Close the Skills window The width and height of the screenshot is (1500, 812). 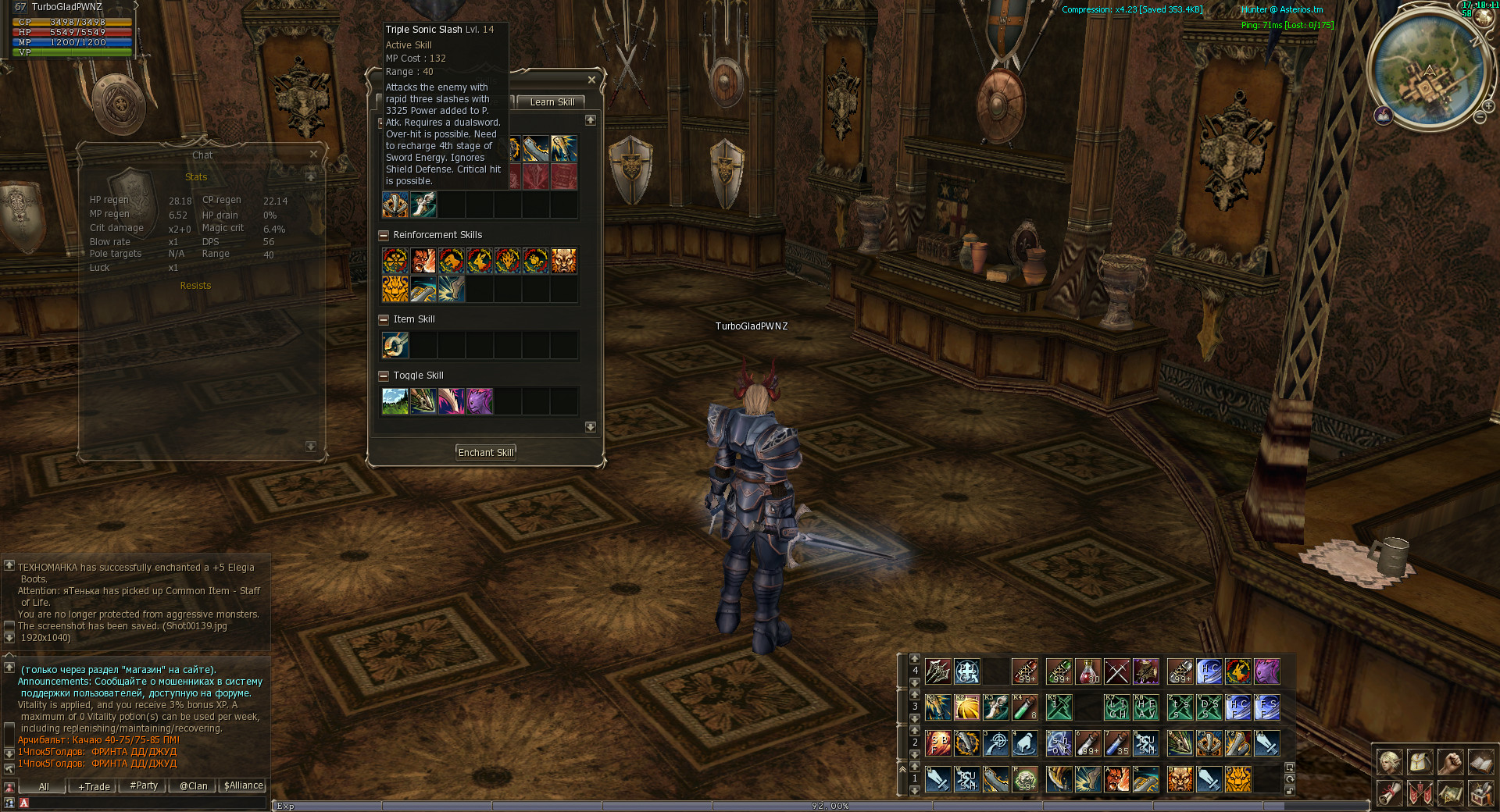pyautogui.click(x=591, y=80)
